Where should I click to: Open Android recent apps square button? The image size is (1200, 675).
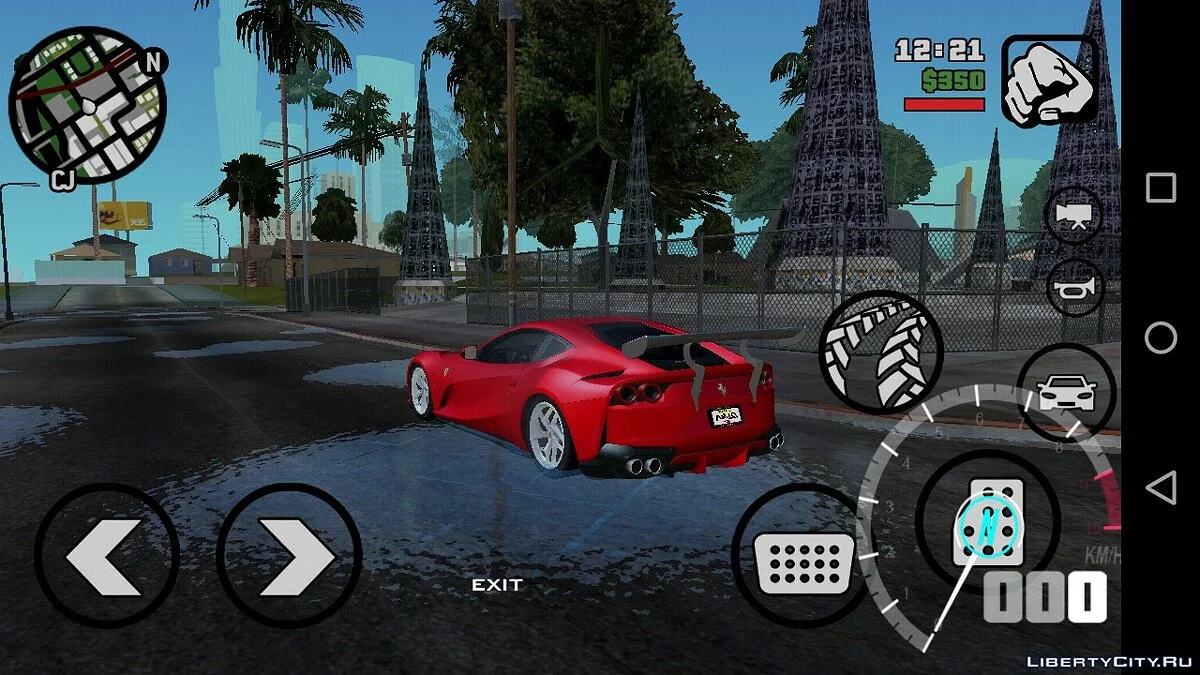pyautogui.click(x=1160, y=187)
